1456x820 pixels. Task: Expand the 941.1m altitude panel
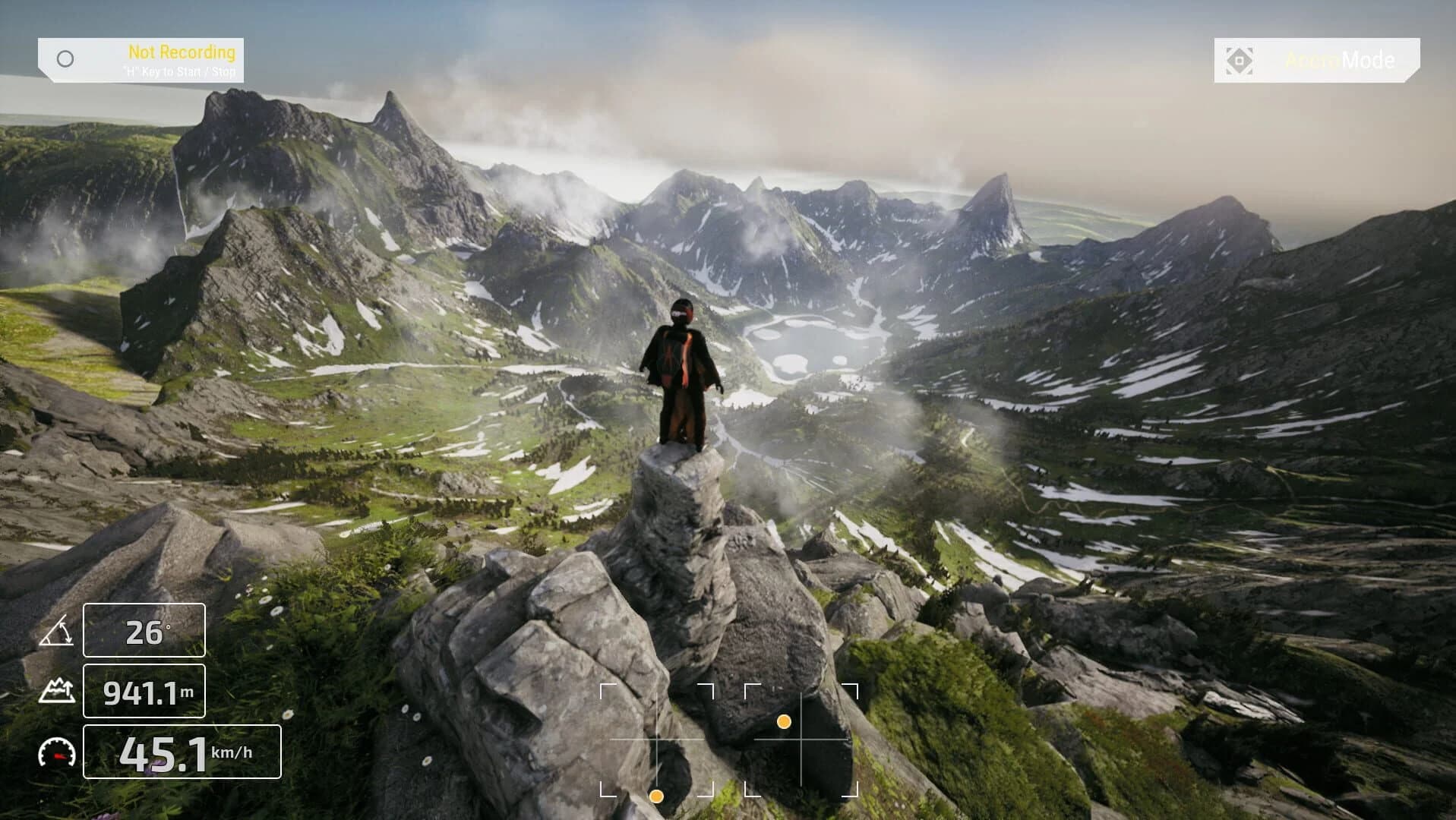(x=144, y=691)
